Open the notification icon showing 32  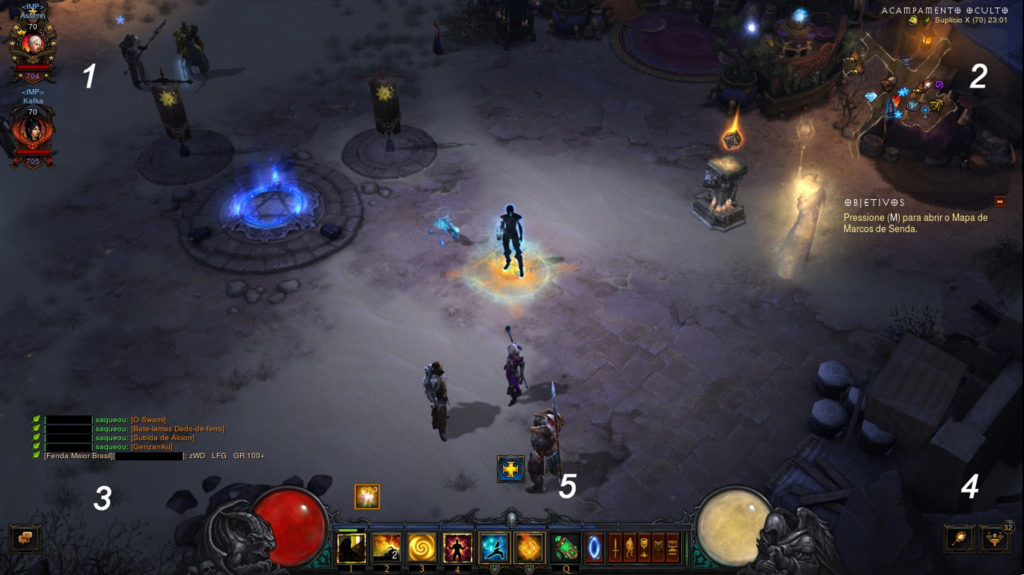(x=994, y=538)
